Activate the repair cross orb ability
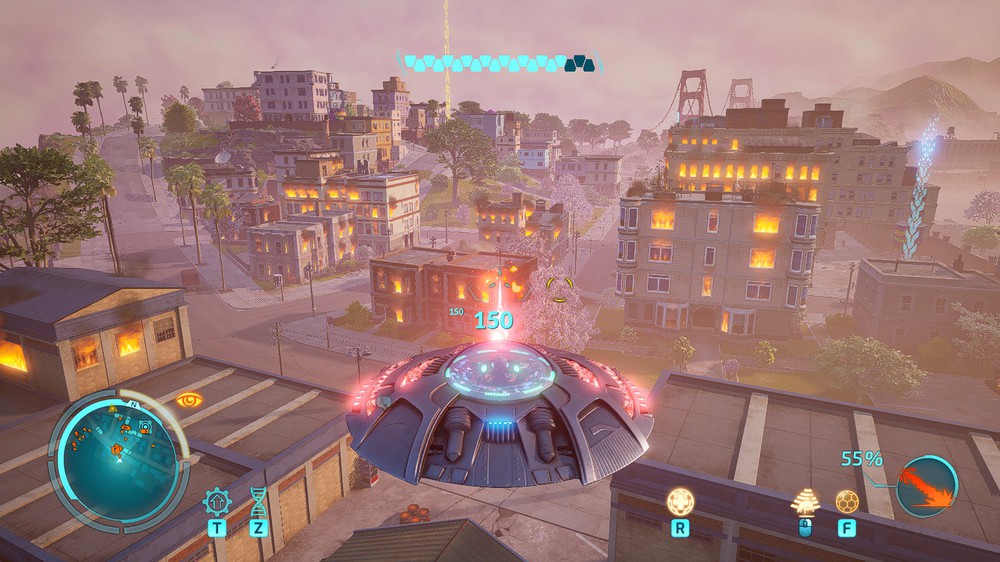 coord(680,500)
